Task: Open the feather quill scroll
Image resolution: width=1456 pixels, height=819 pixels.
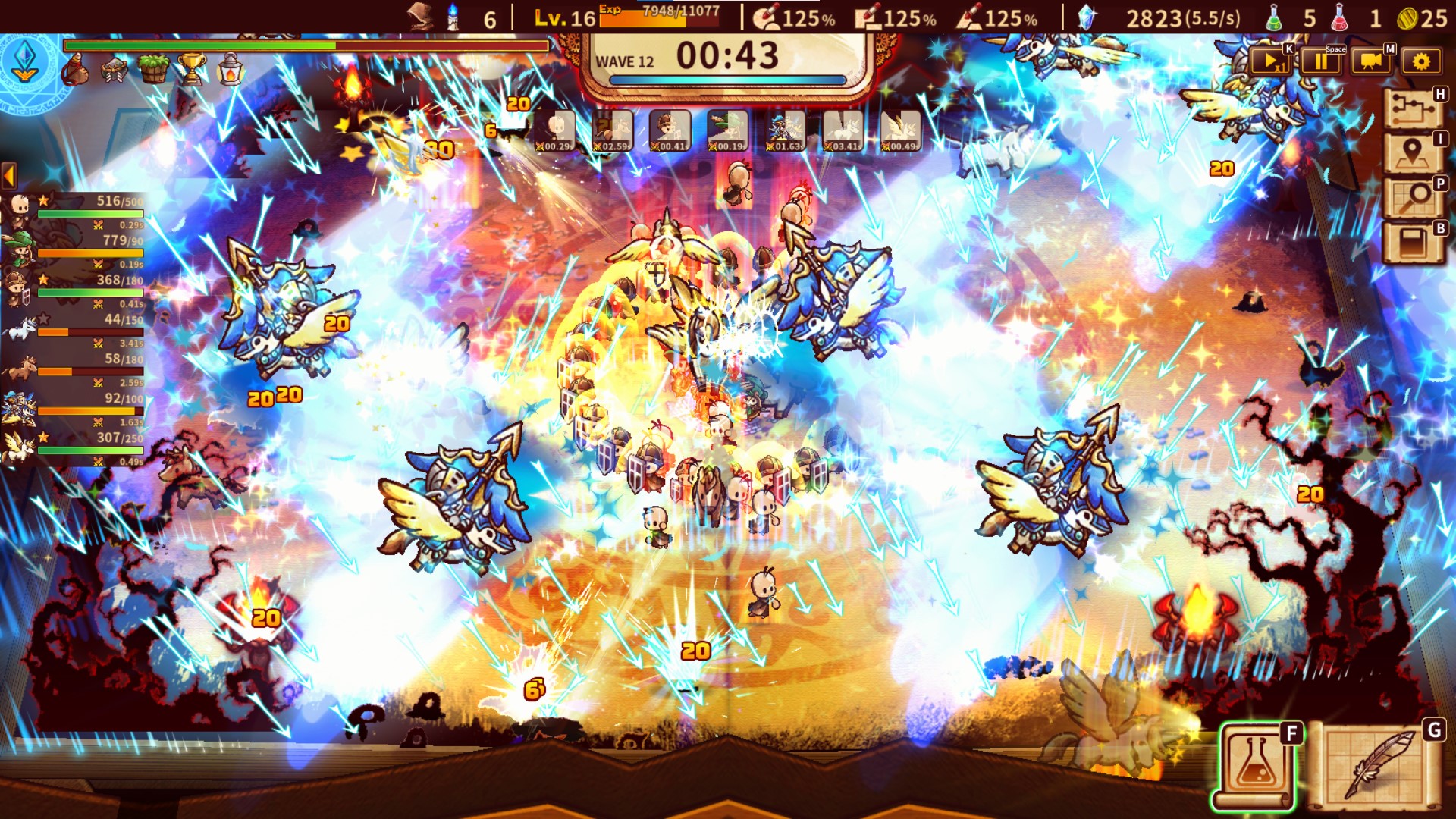Action: 1376,766
